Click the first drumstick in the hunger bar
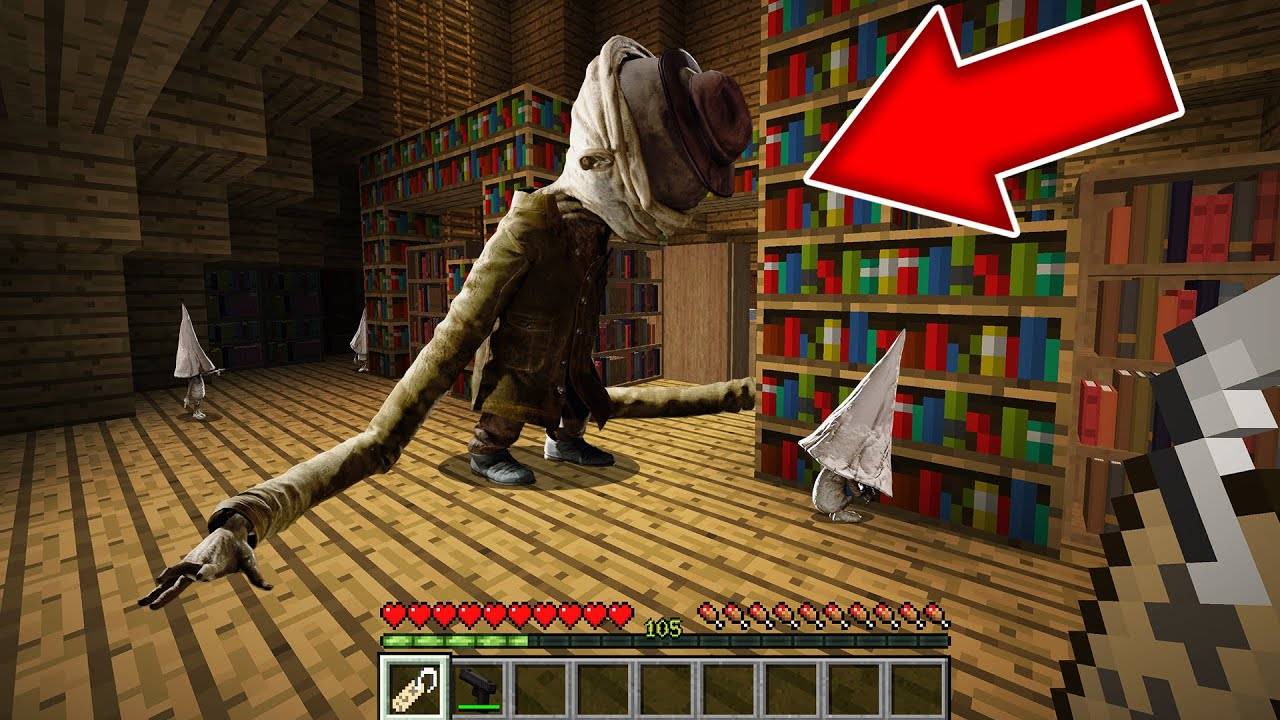The width and height of the screenshot is (1280, 720). coord(706,611)
